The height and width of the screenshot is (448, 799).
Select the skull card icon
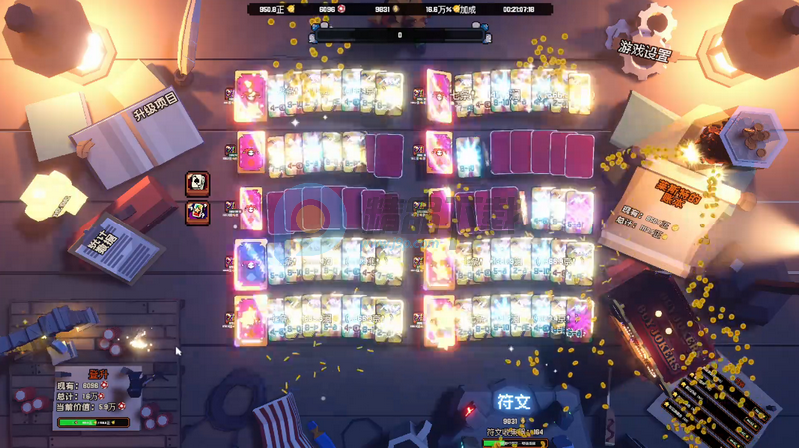[198, 183]
